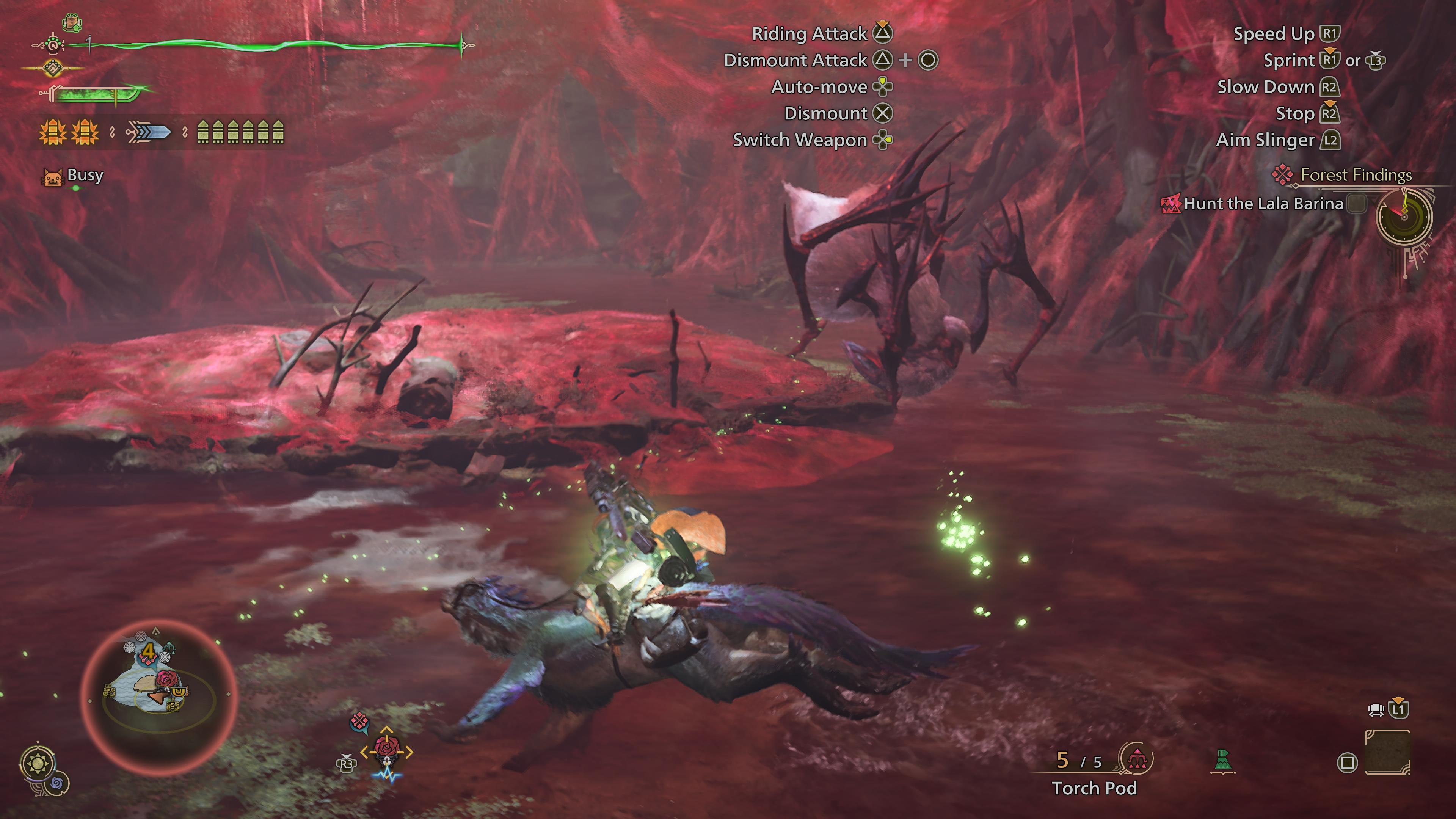Click the sun environment icon

point(38,764)
